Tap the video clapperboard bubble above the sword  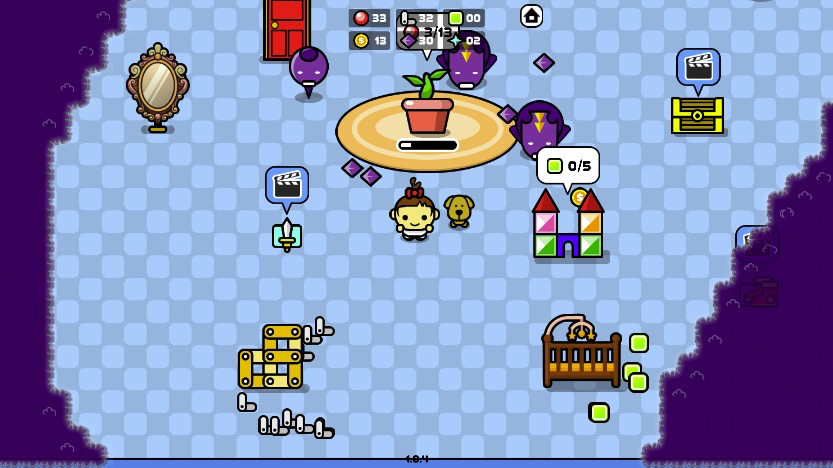point(287,185)
